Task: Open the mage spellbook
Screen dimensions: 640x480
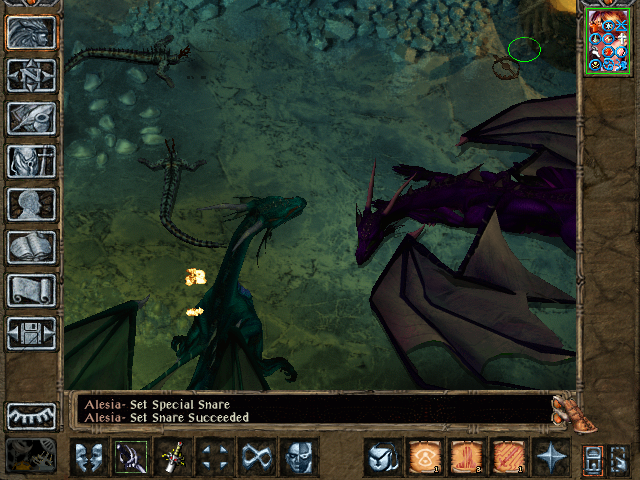Action: (31, 247)
